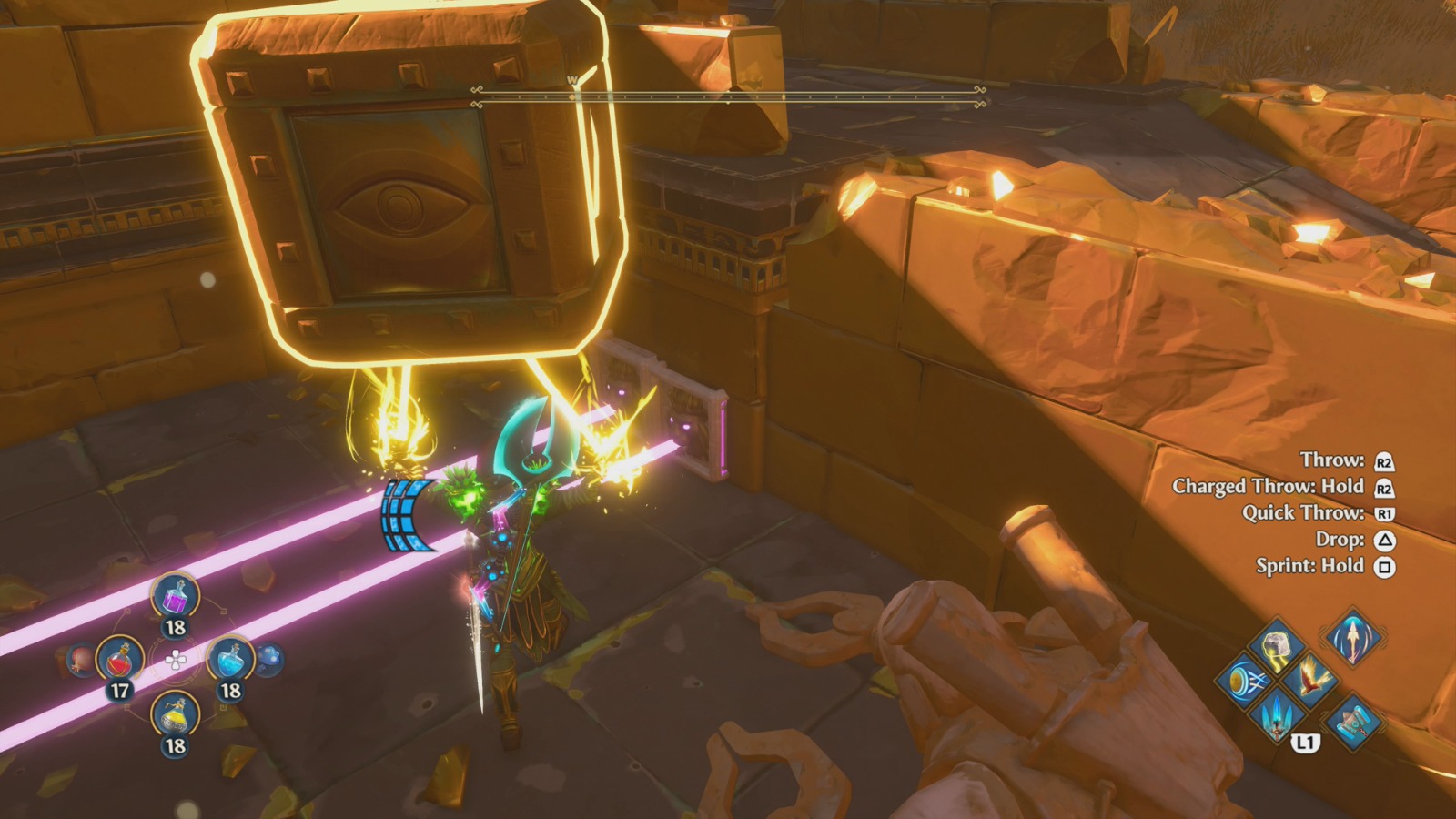Image resolution: width=1456 pixels, height=819 pixels.
Task: Click the discus godly power icon
Action: 1246,682
